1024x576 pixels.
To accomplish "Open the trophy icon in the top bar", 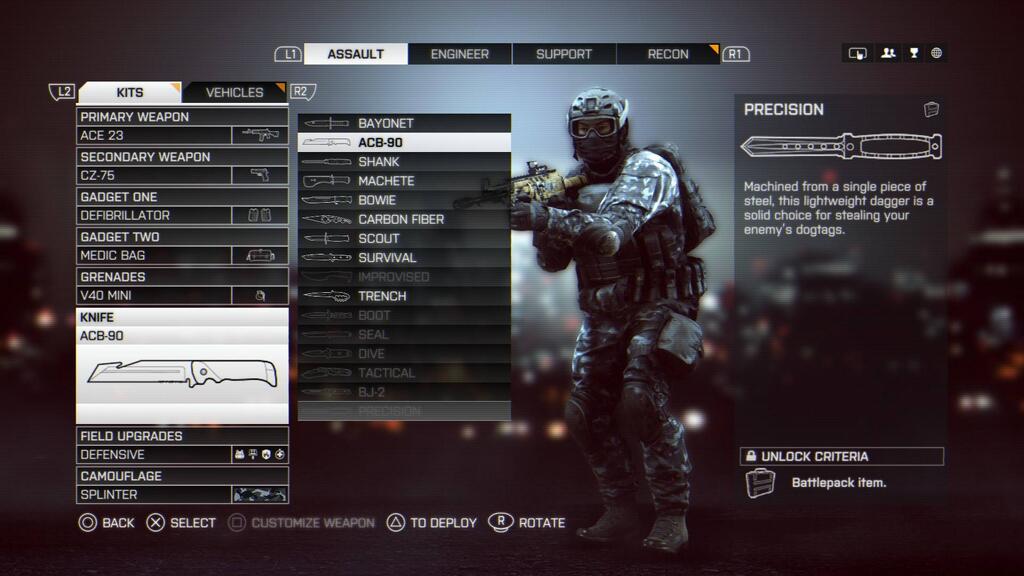I will 913,54.
